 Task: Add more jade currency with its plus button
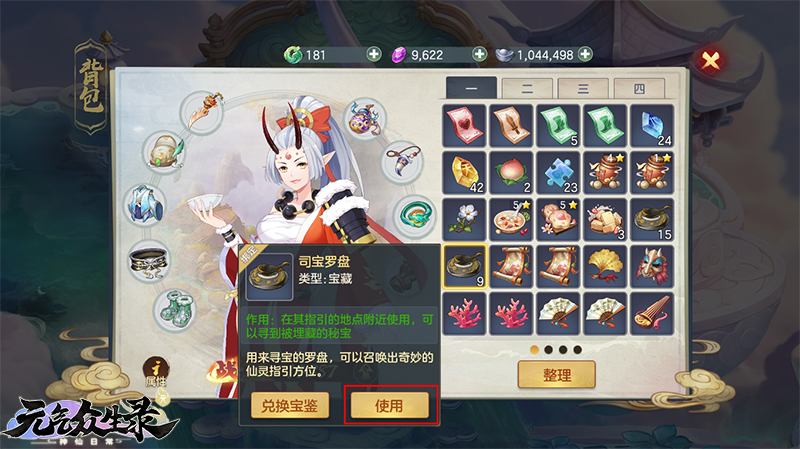coord(374,54)
